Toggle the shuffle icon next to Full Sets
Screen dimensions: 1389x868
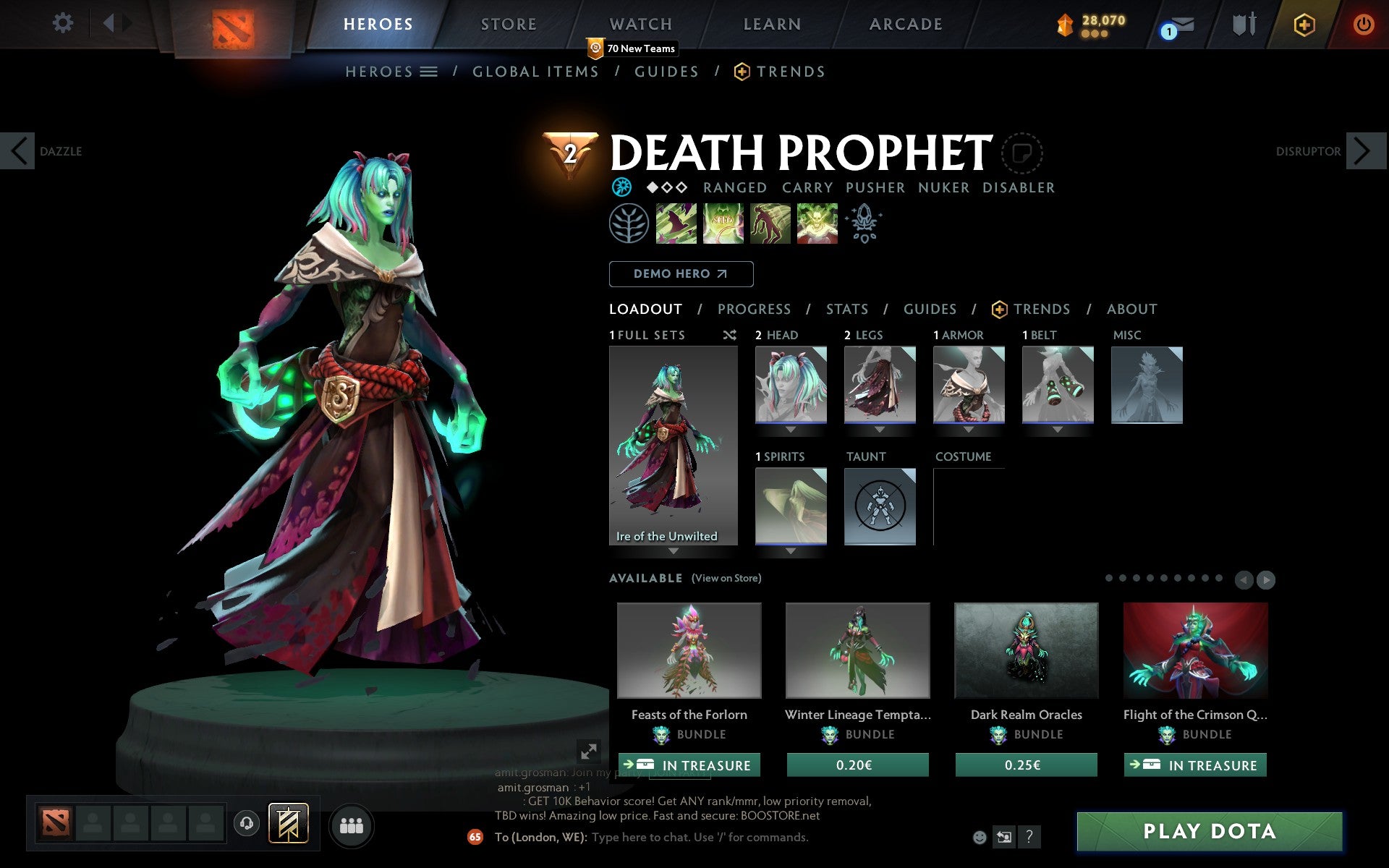729,335
